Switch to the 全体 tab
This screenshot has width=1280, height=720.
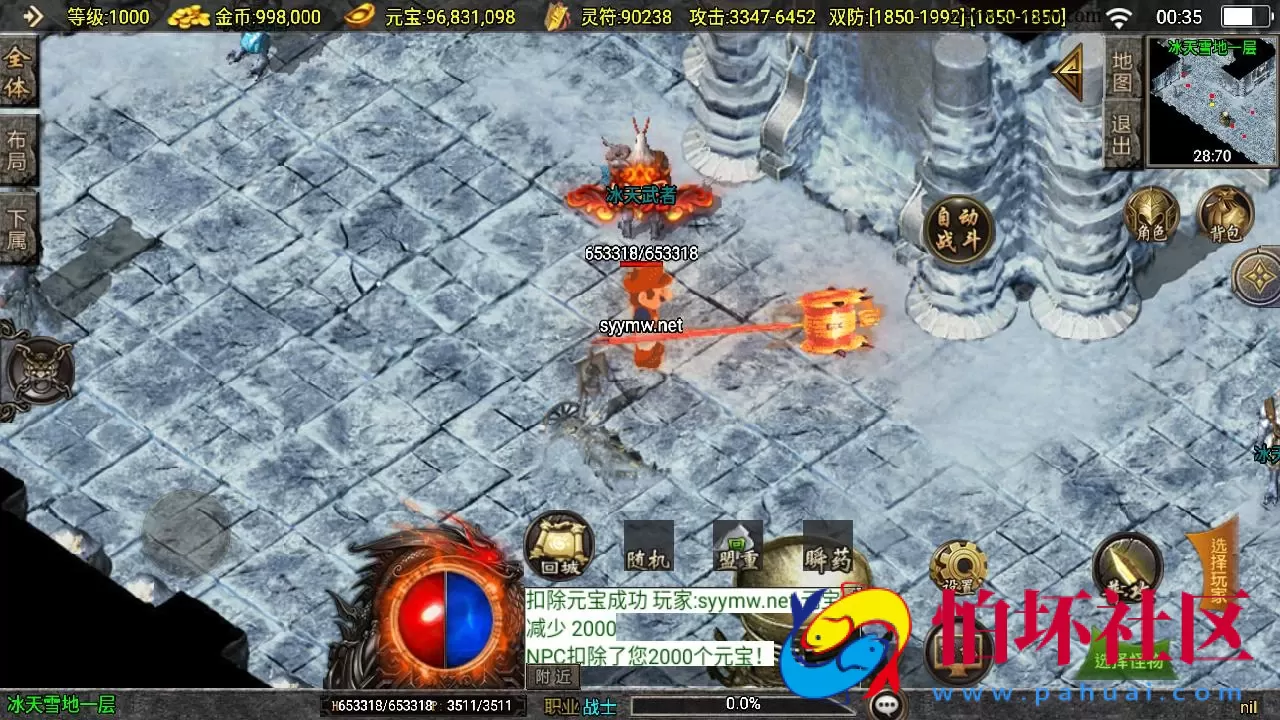[19, 73]
